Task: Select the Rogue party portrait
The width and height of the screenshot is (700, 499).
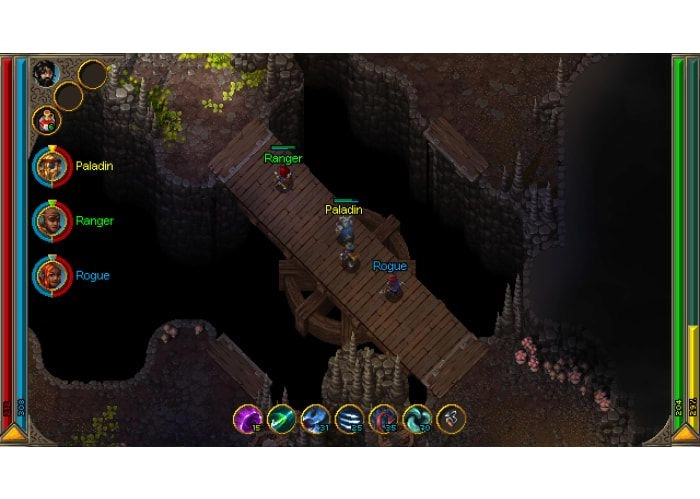Action: (50, 275)
